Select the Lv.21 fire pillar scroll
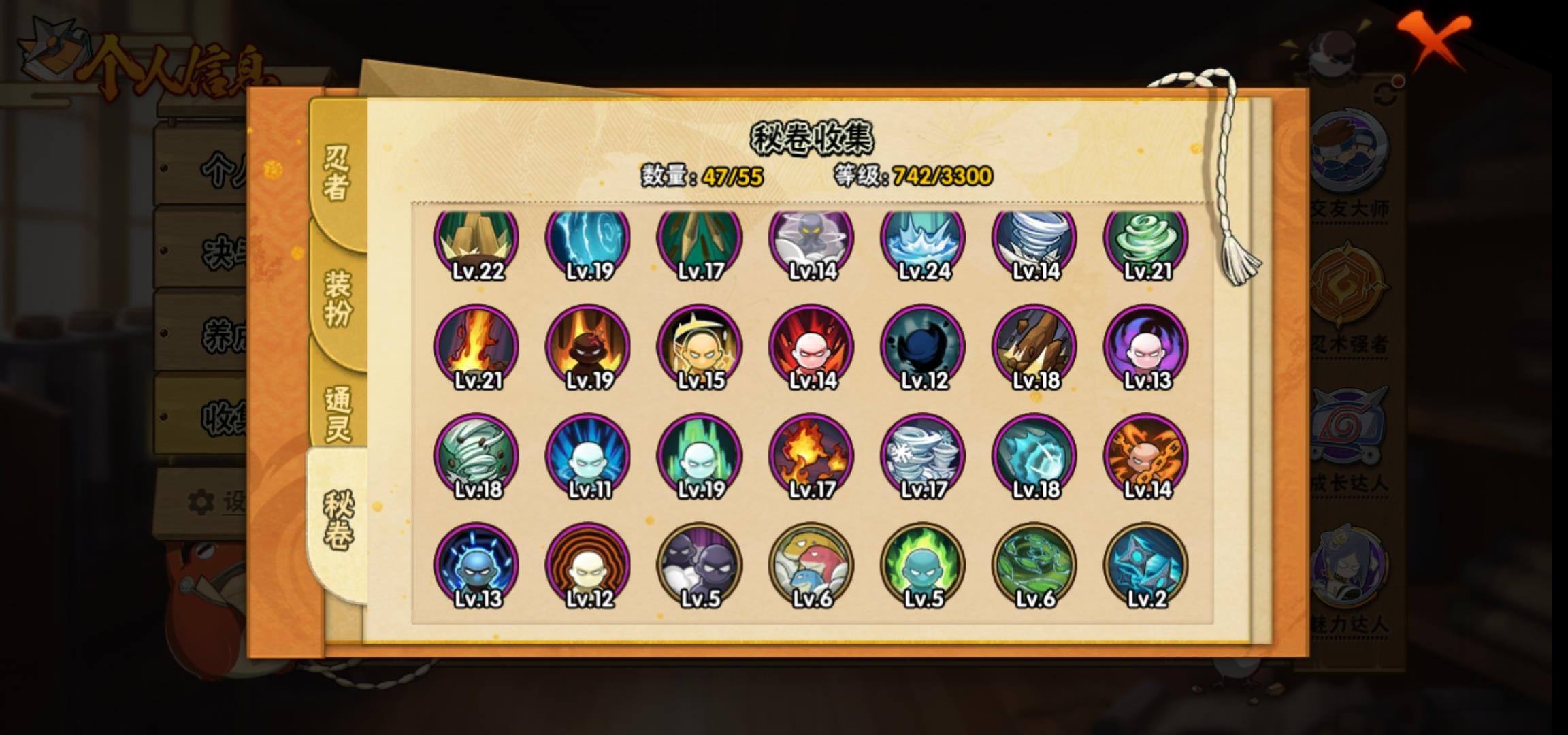This screenshot has height=735, width=1568. (x=476, y=347)
